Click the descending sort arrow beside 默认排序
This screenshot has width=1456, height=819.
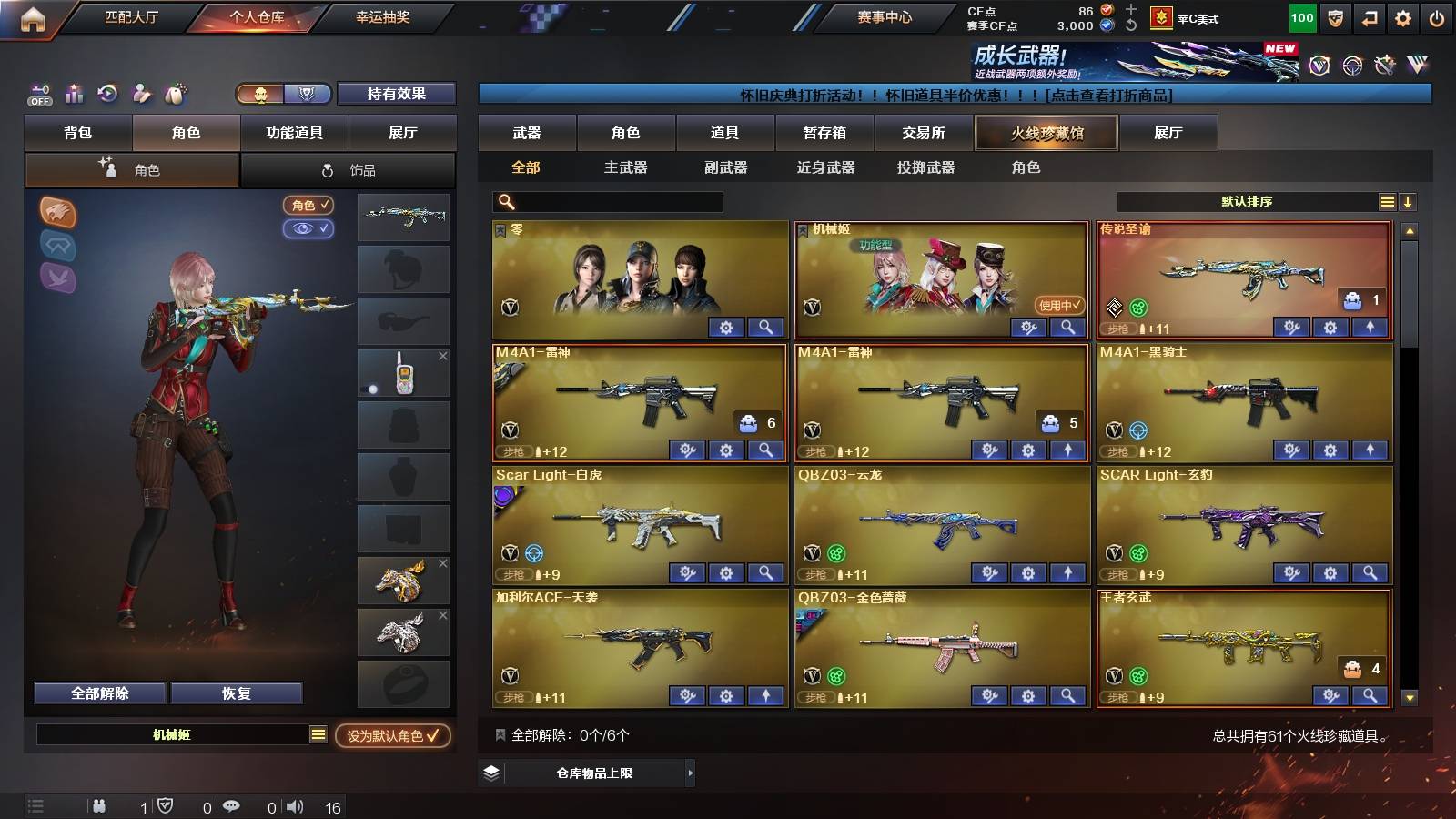(1407, 201)
